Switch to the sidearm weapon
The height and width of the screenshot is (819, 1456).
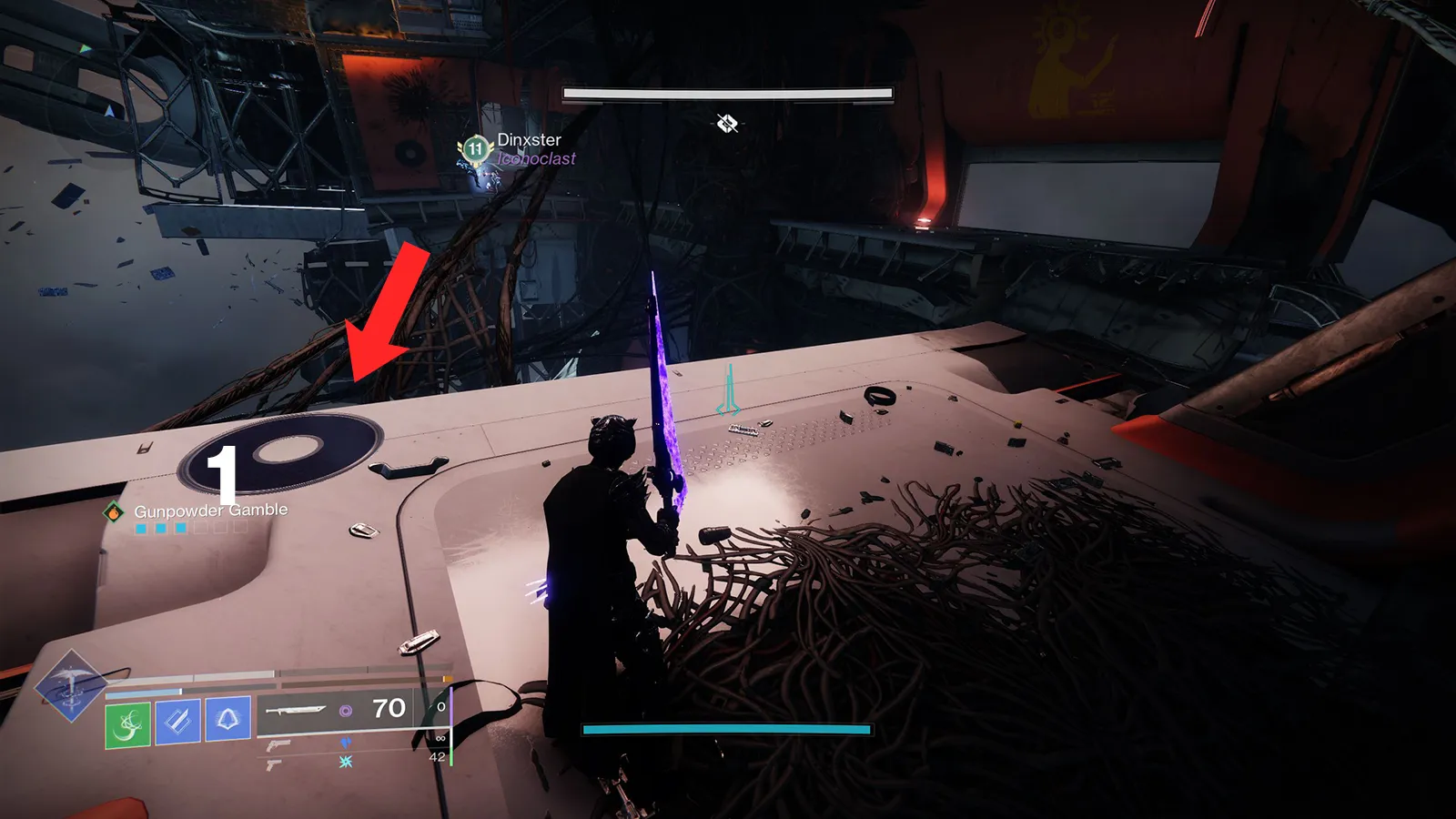272,764
